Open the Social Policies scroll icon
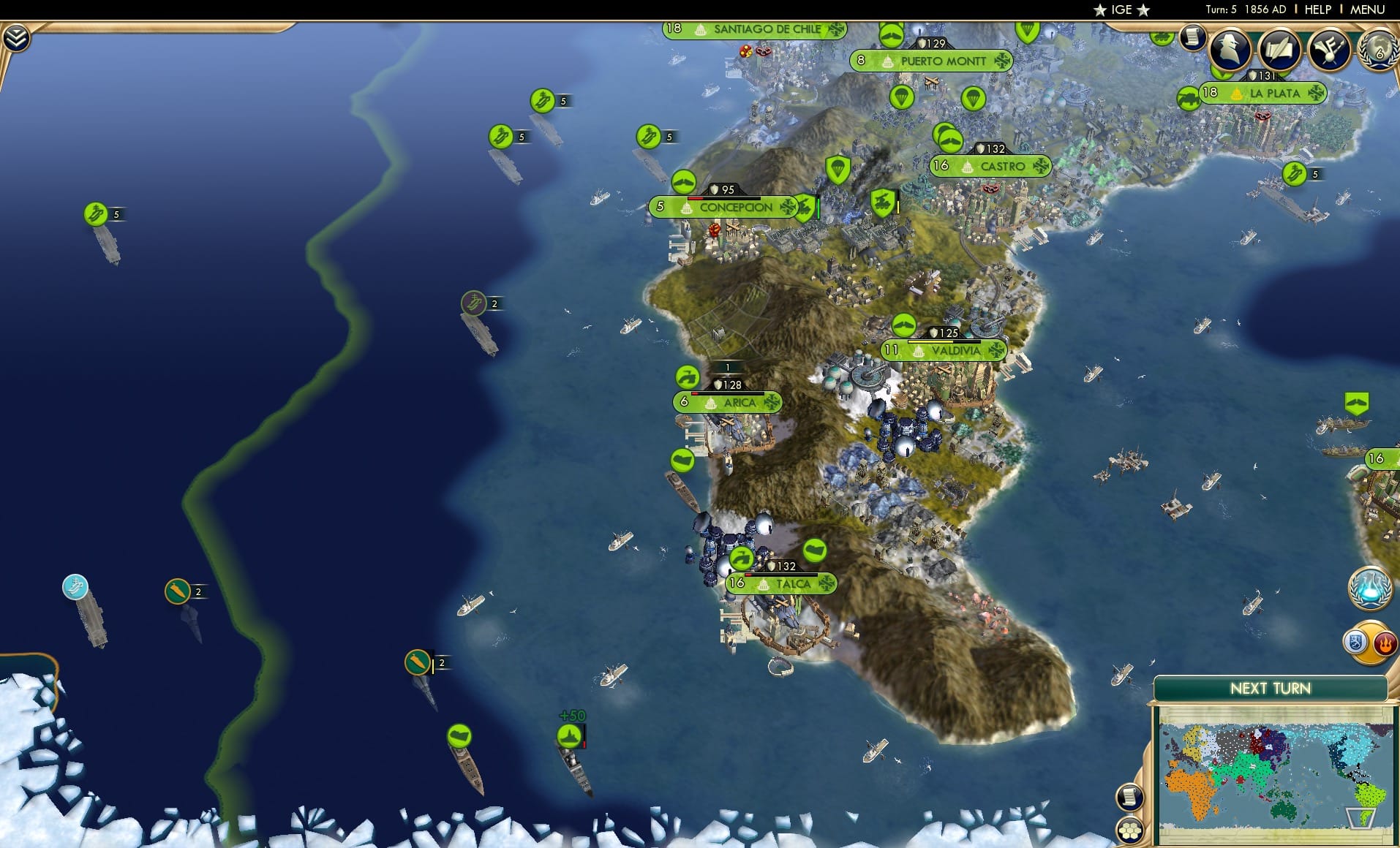1400x848 pixels. [1279, 50]
